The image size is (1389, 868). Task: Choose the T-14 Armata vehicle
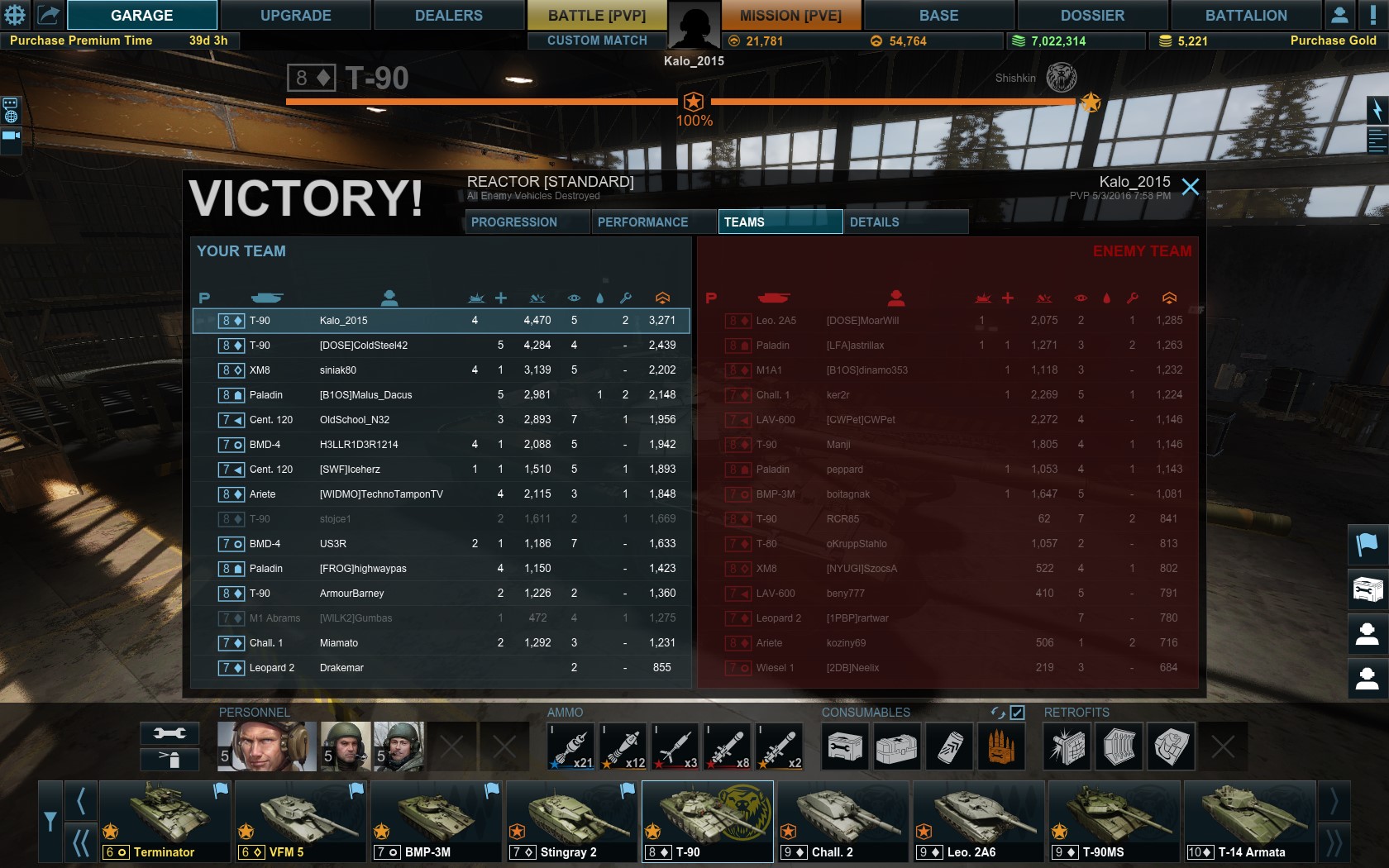(1249, 821)
